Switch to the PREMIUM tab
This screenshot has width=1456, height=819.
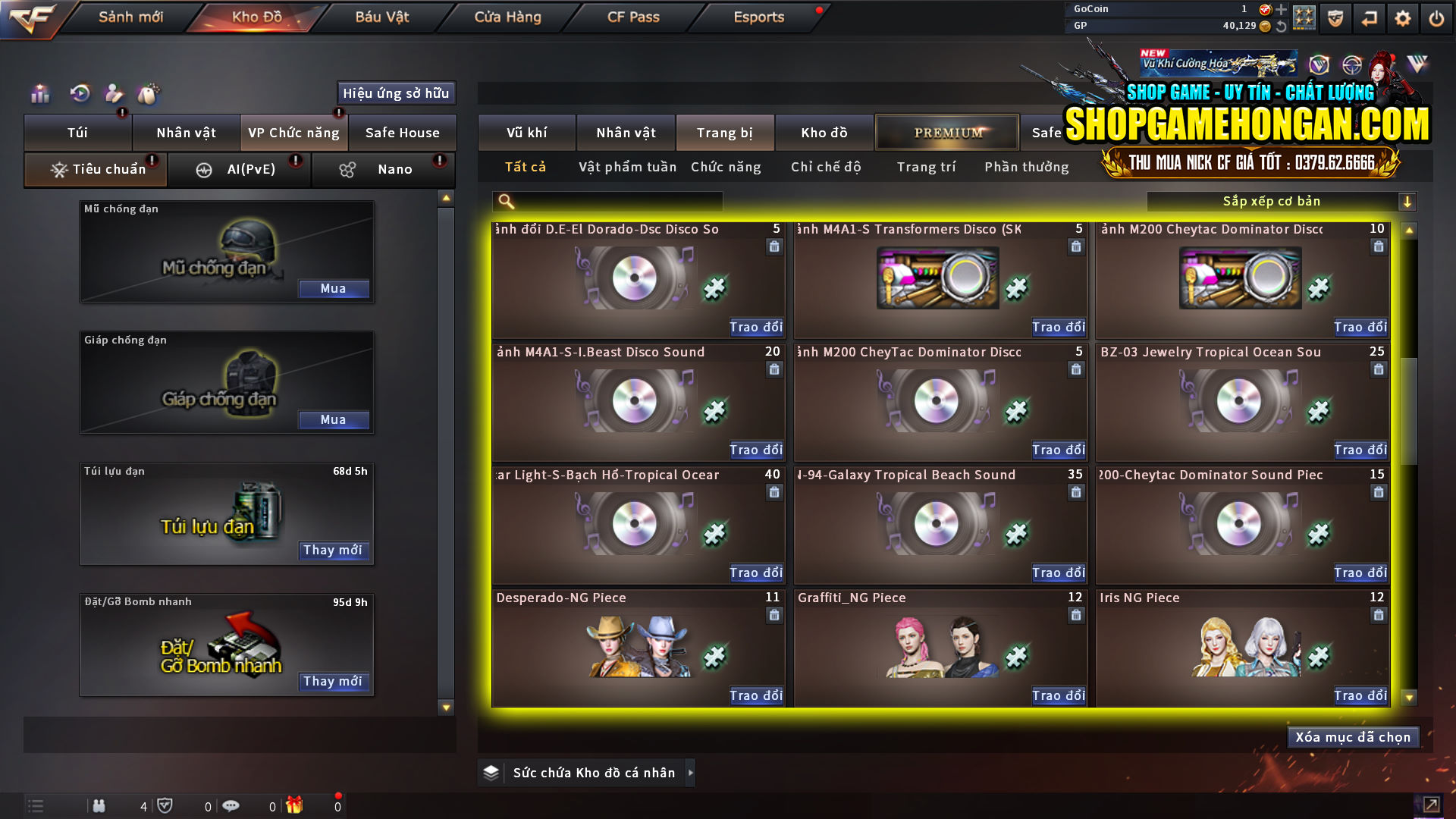[946, 132]
